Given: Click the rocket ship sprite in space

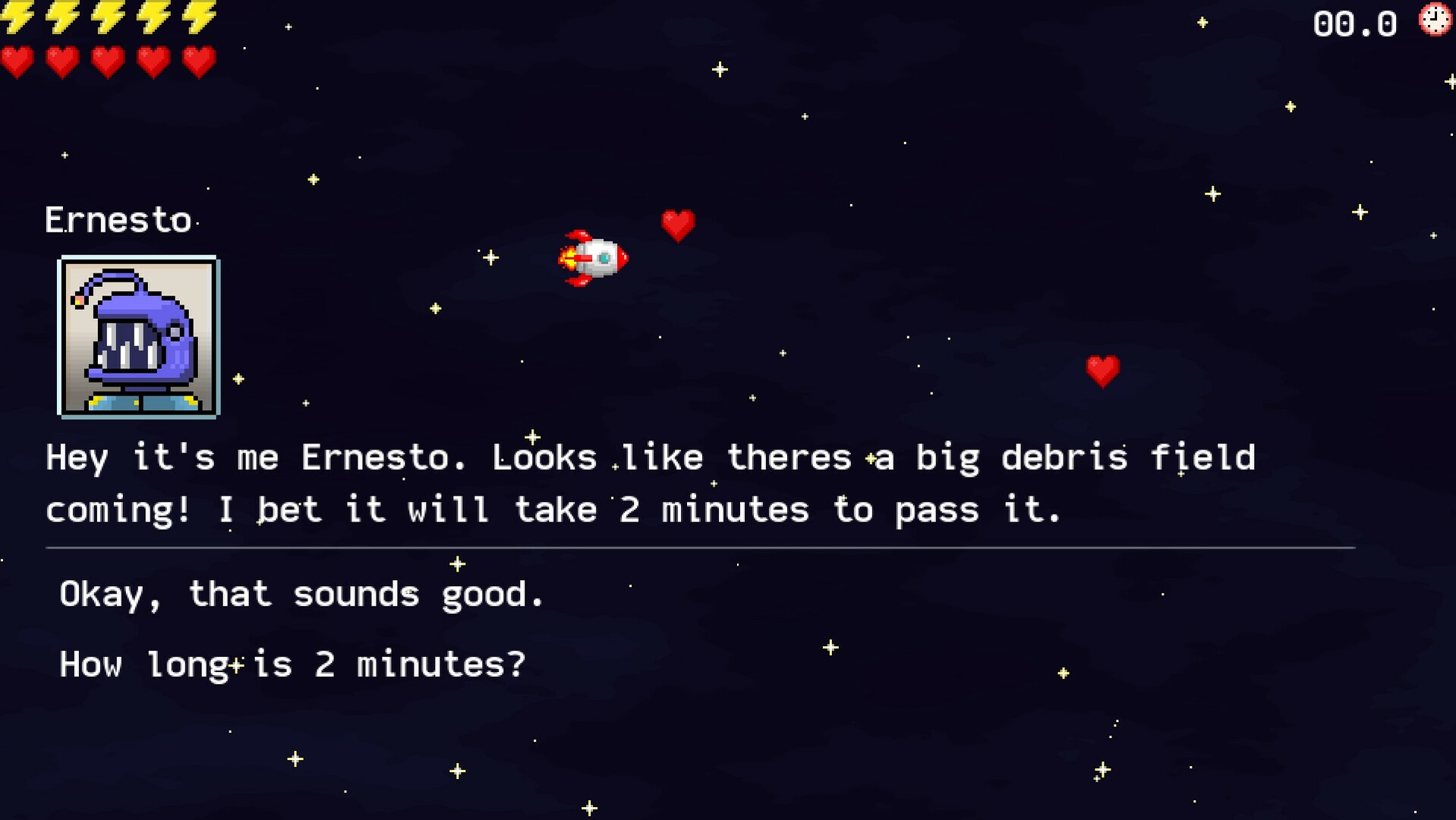Looking at the screenshot, I should pyautogui.click(x=598, y=258).
